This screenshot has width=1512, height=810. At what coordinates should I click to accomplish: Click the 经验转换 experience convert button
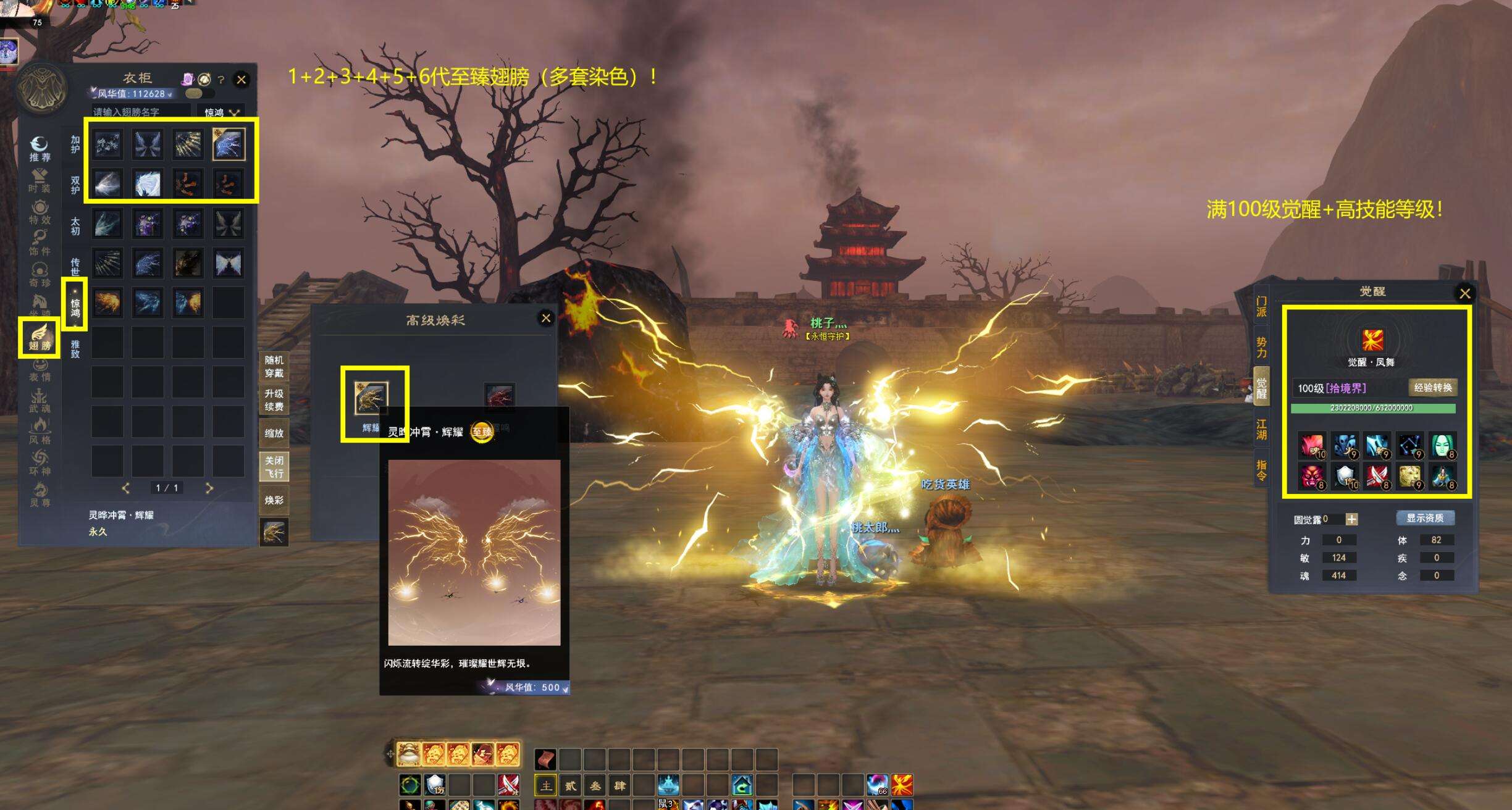coord(1433,388)
